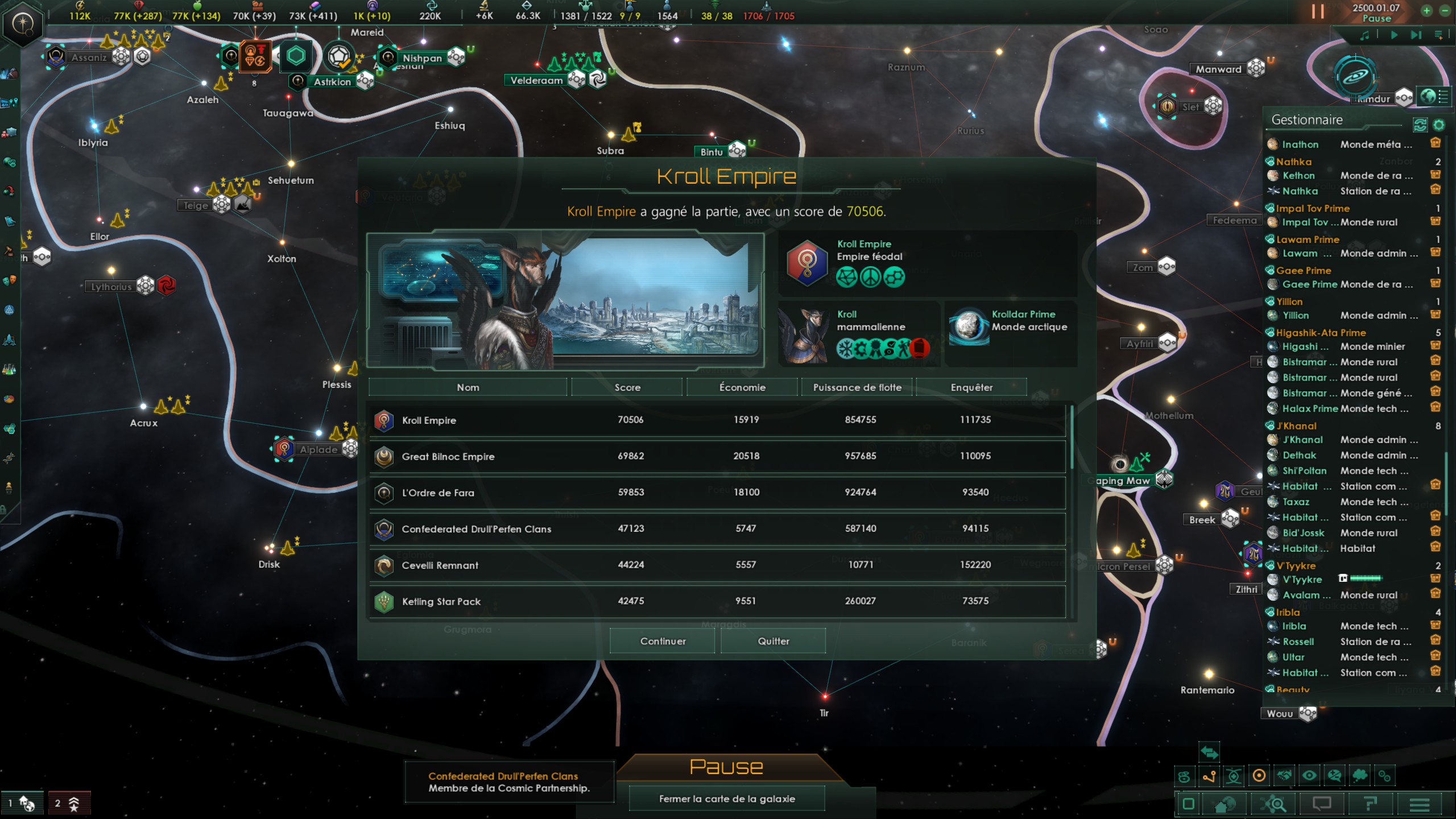Toggle the red pause button at top
1456x819 pixels.
pyautogui.click(x=1318, y=12)
